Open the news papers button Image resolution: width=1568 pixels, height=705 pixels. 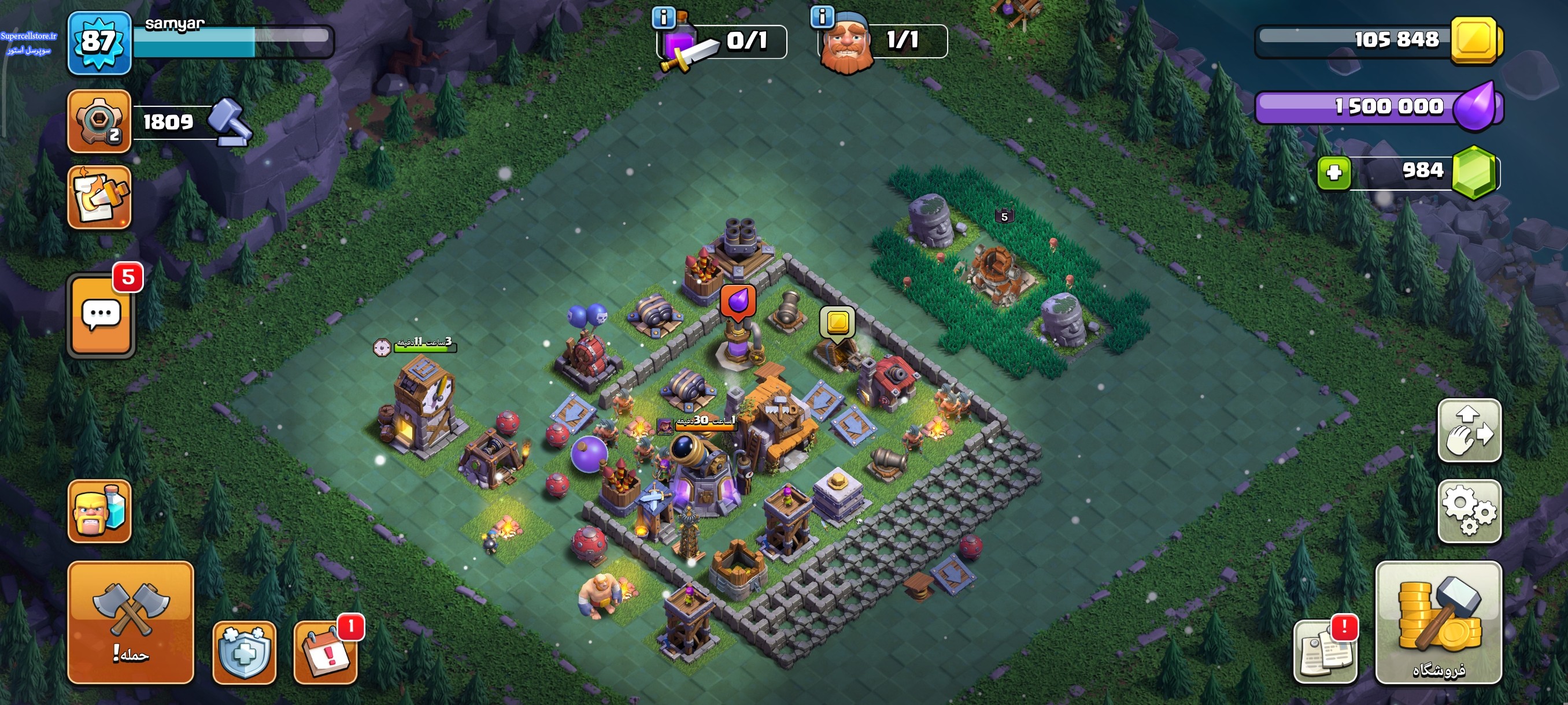pos(1325,652)
